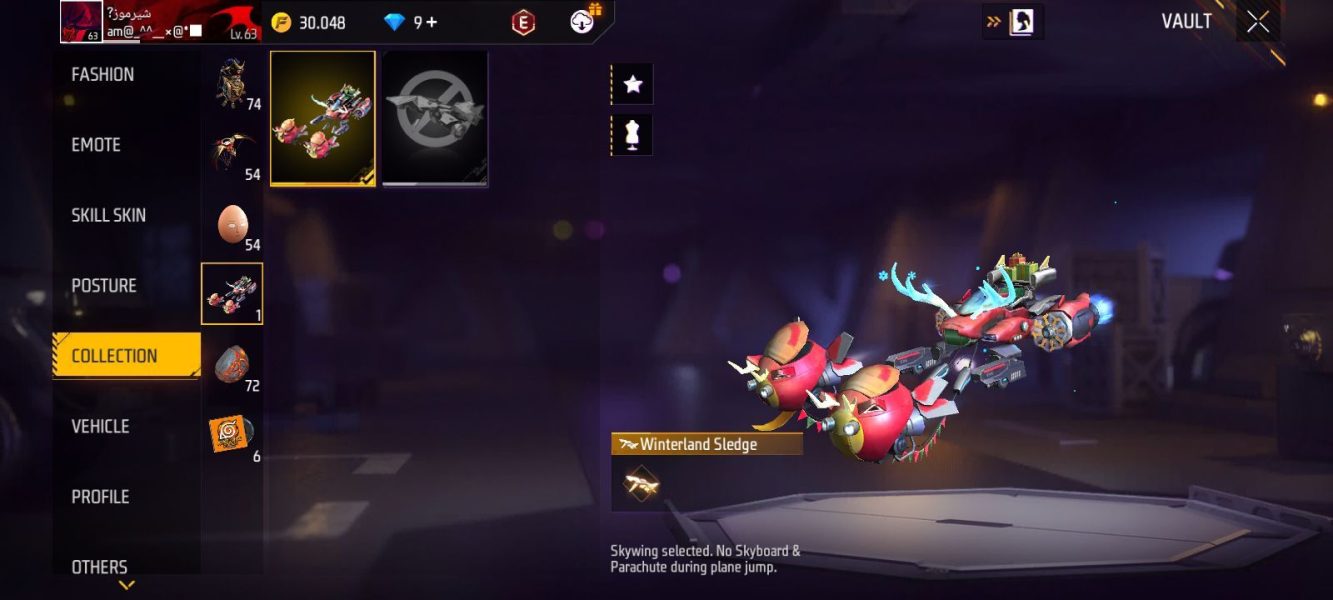The height and width of the screenshot is (600, 1333).
Task: Add diamonds with the plus button
Action: click(x=432, y=22)
